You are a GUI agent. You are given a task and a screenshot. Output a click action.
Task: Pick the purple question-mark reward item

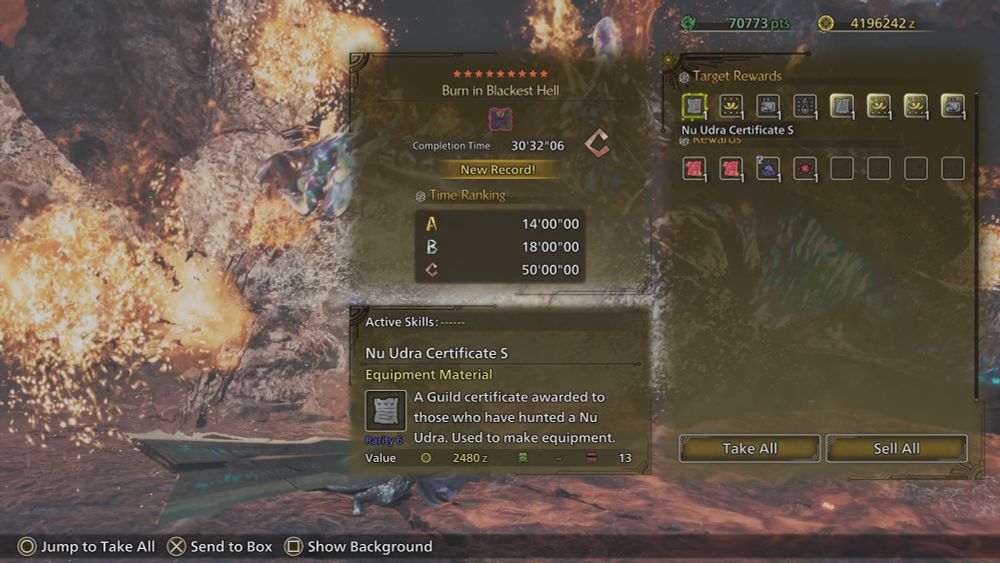768,168
